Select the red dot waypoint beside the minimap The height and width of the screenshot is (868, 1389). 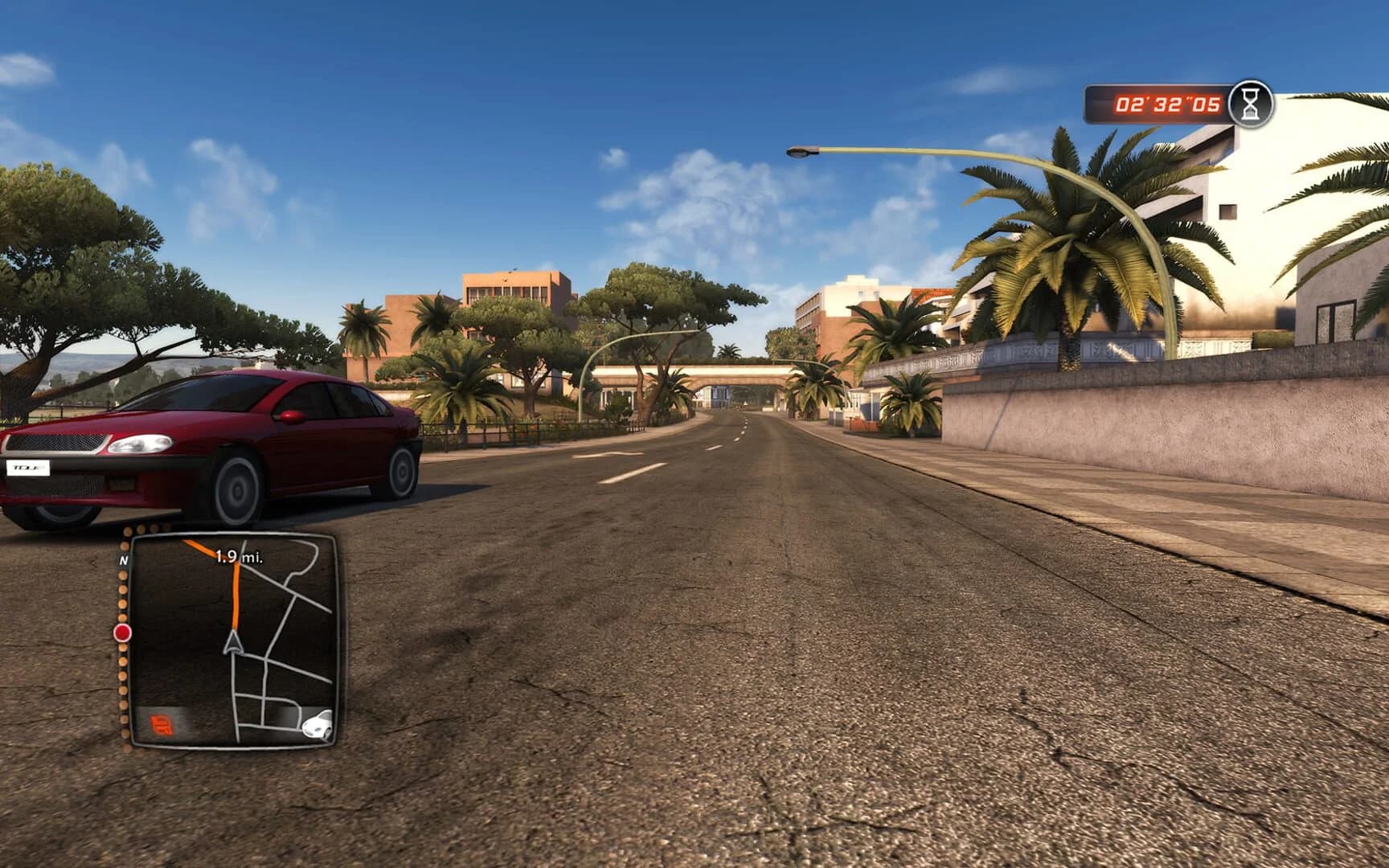pyautogui.click(x=122, y=633)
